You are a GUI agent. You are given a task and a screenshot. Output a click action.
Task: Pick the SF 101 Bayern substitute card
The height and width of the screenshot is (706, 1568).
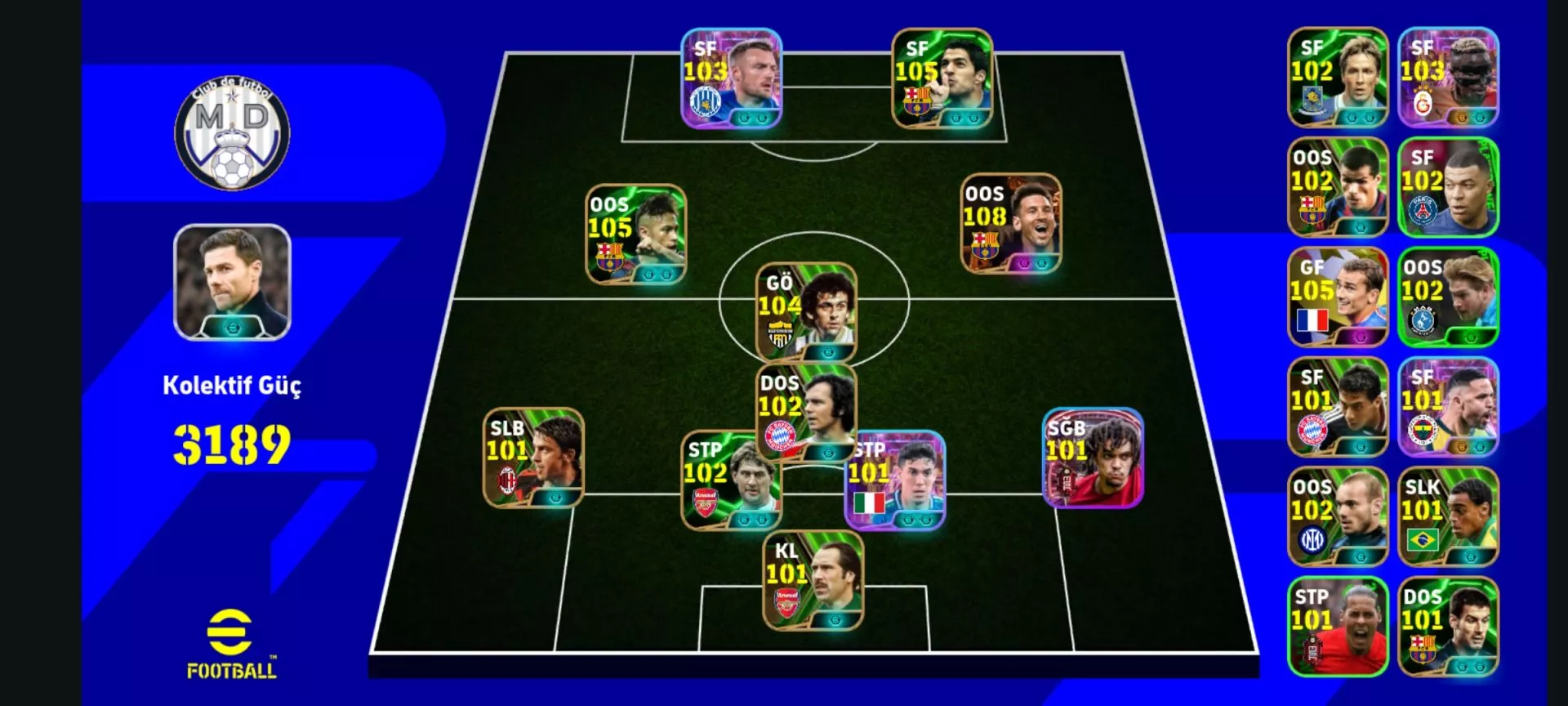tap(1338, 407)
